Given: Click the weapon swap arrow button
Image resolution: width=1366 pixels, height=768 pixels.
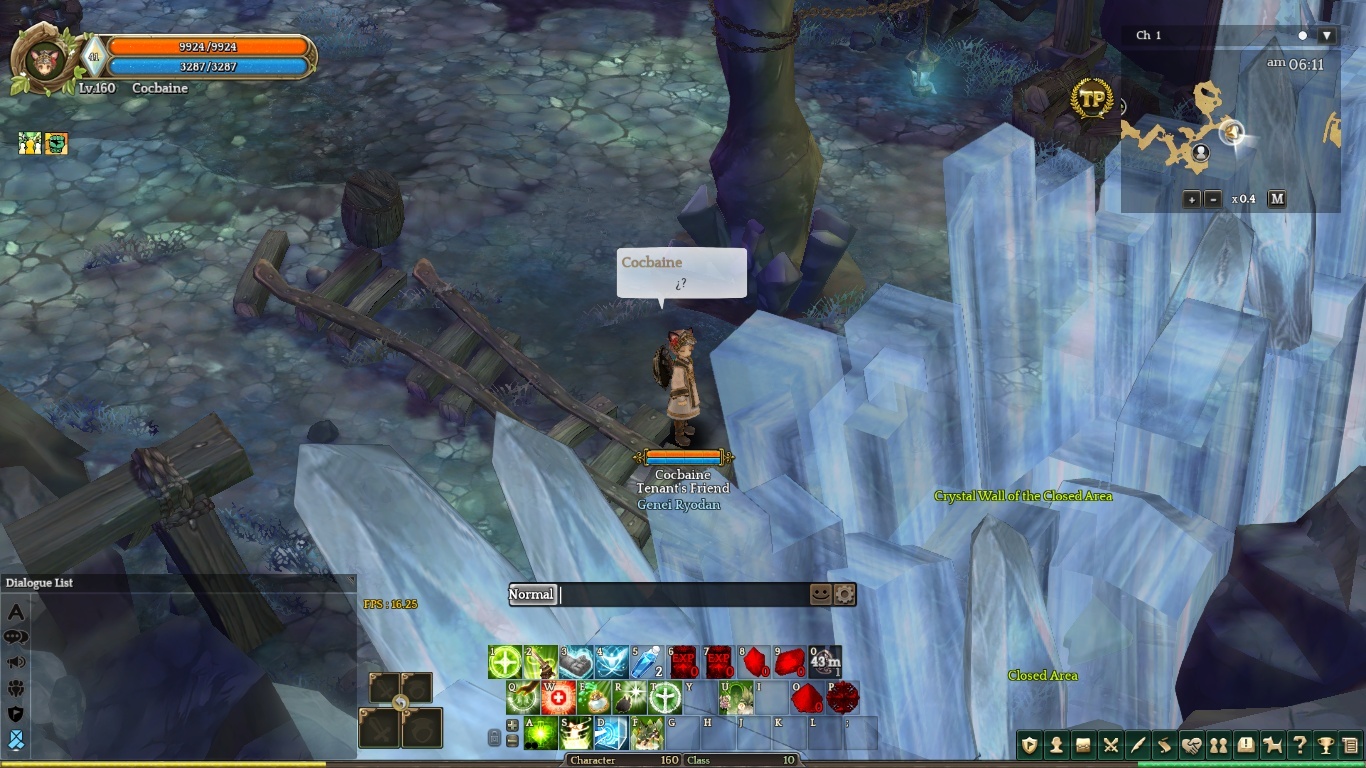Looking at the screenshot, I should tap(400, 704).
